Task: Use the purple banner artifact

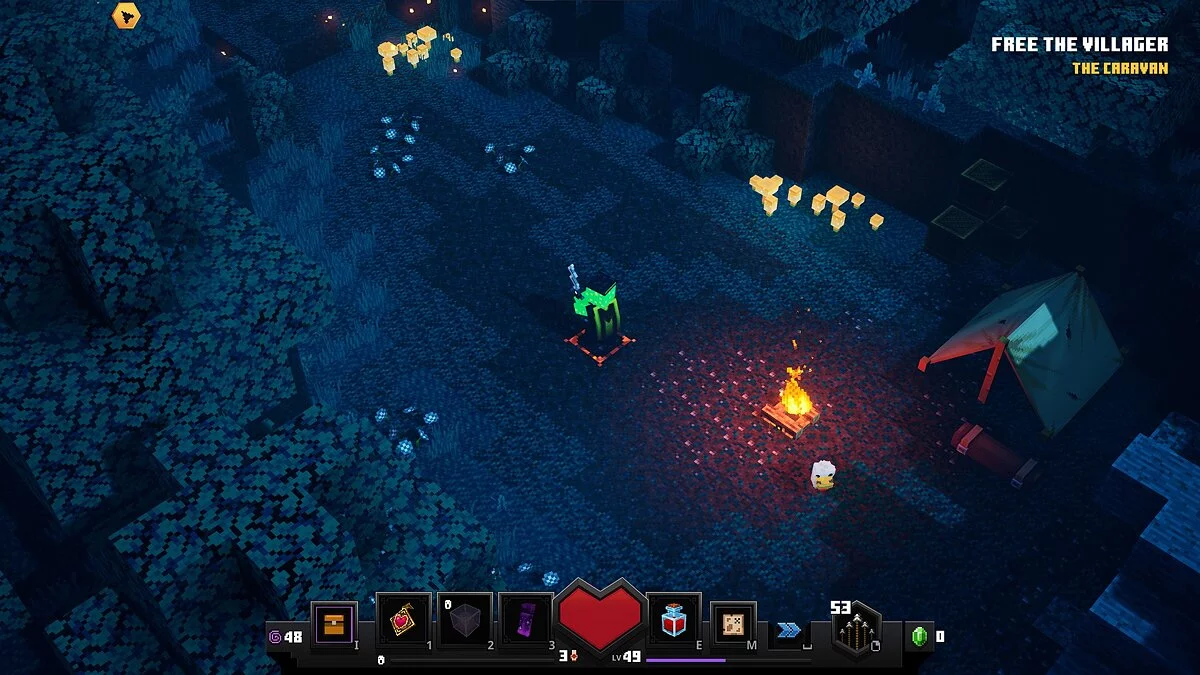Action: (525, 621)
